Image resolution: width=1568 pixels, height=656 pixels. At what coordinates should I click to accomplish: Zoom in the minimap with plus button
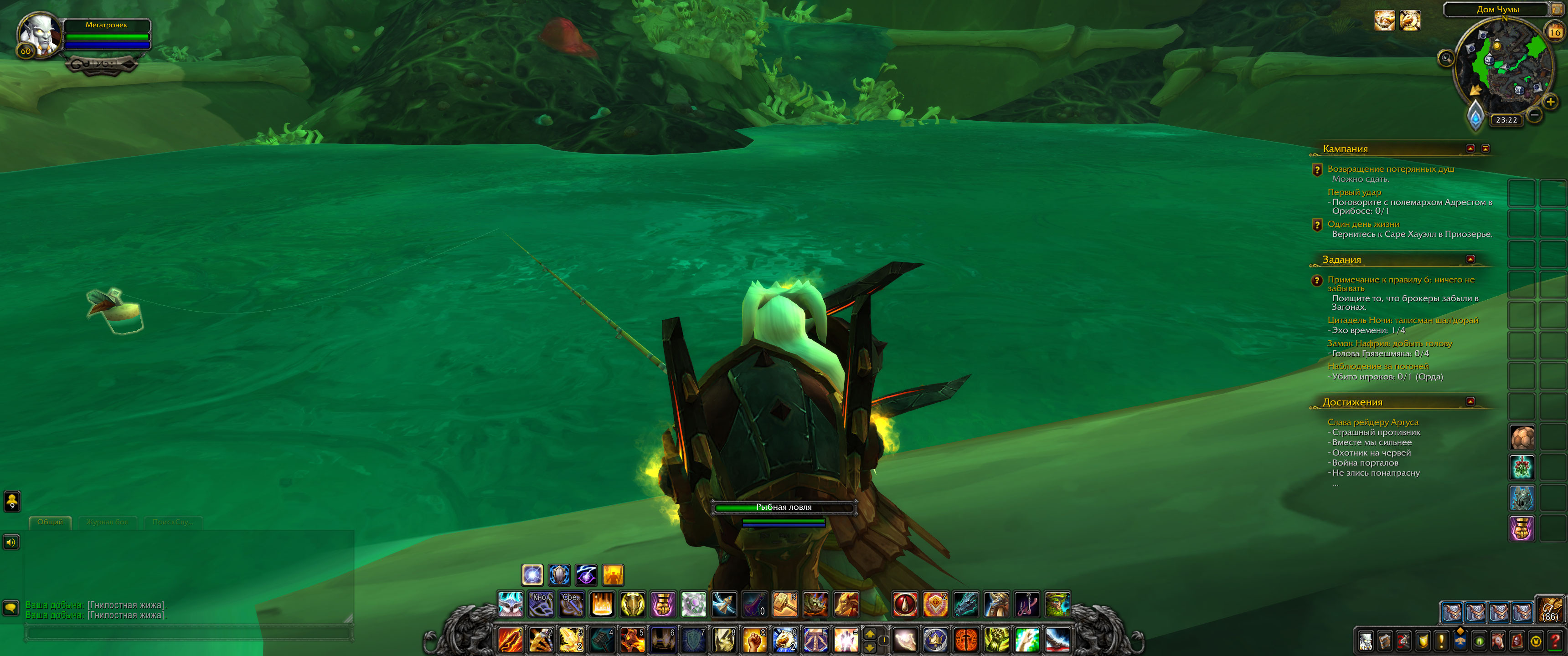tap(1550, 102)
